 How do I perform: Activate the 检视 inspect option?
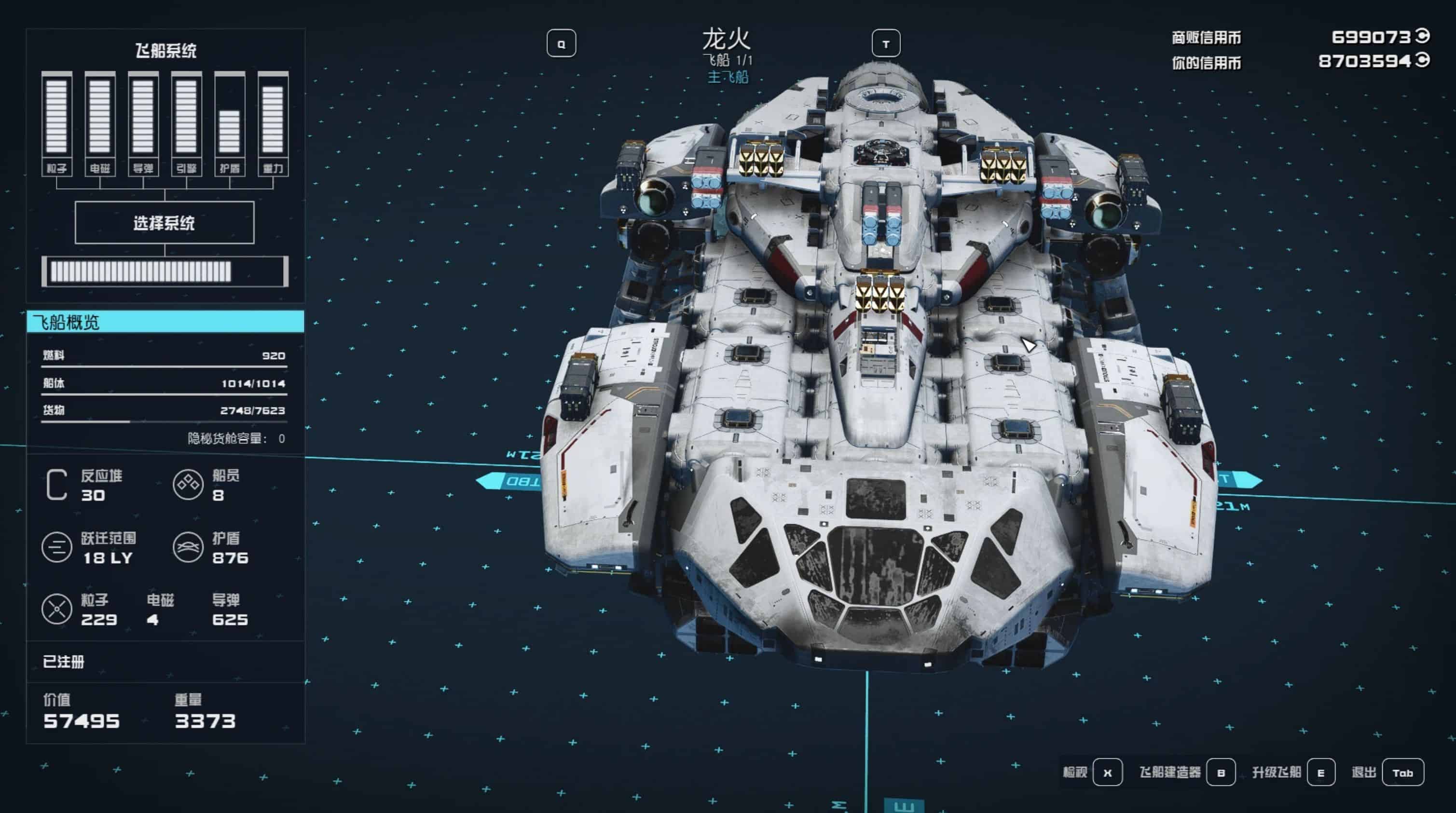(x=1107, y=772)
